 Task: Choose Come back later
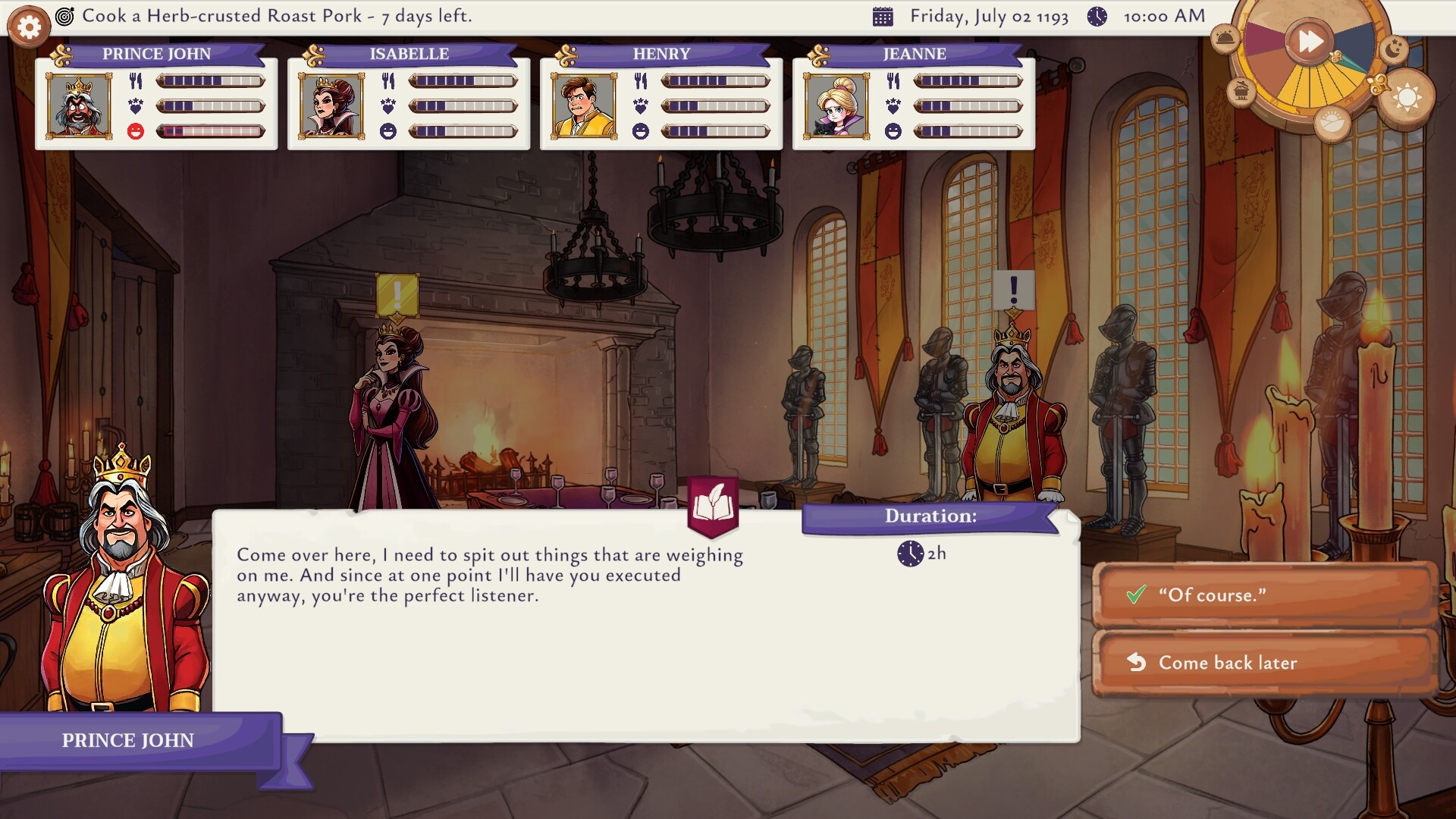tap(1264, 663)
